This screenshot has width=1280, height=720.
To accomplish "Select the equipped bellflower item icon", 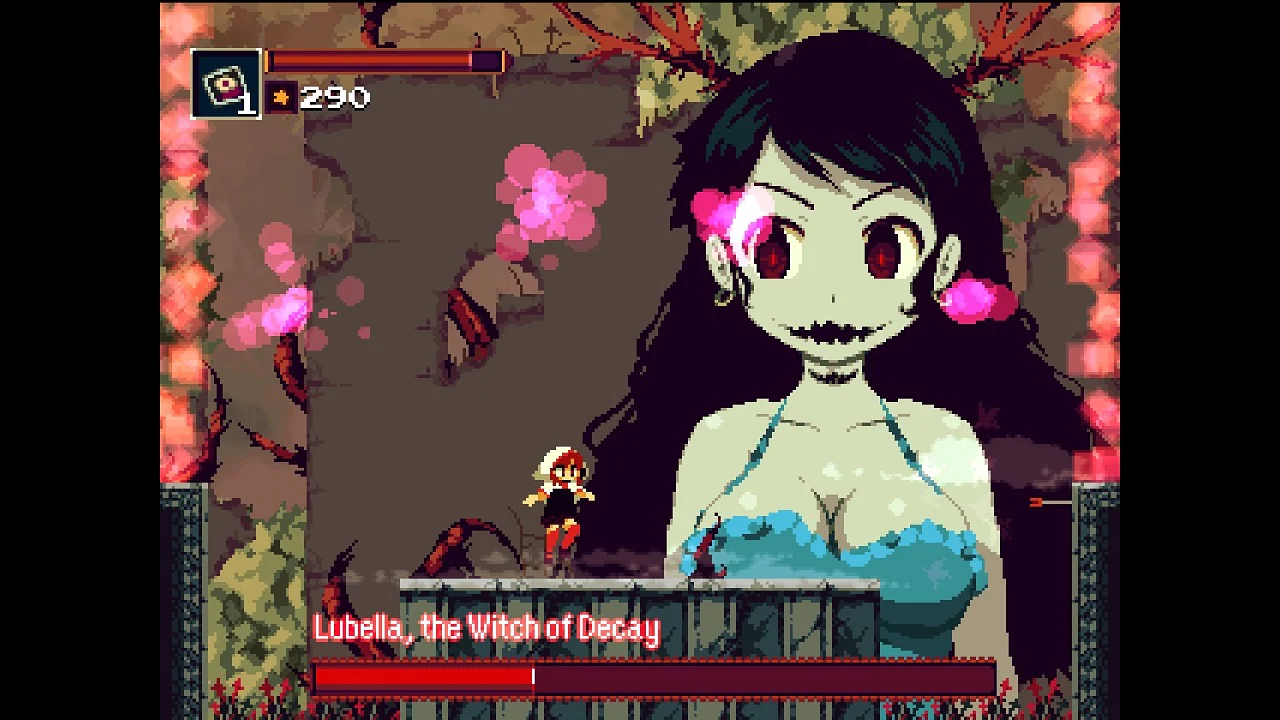I will click(224, 80).
